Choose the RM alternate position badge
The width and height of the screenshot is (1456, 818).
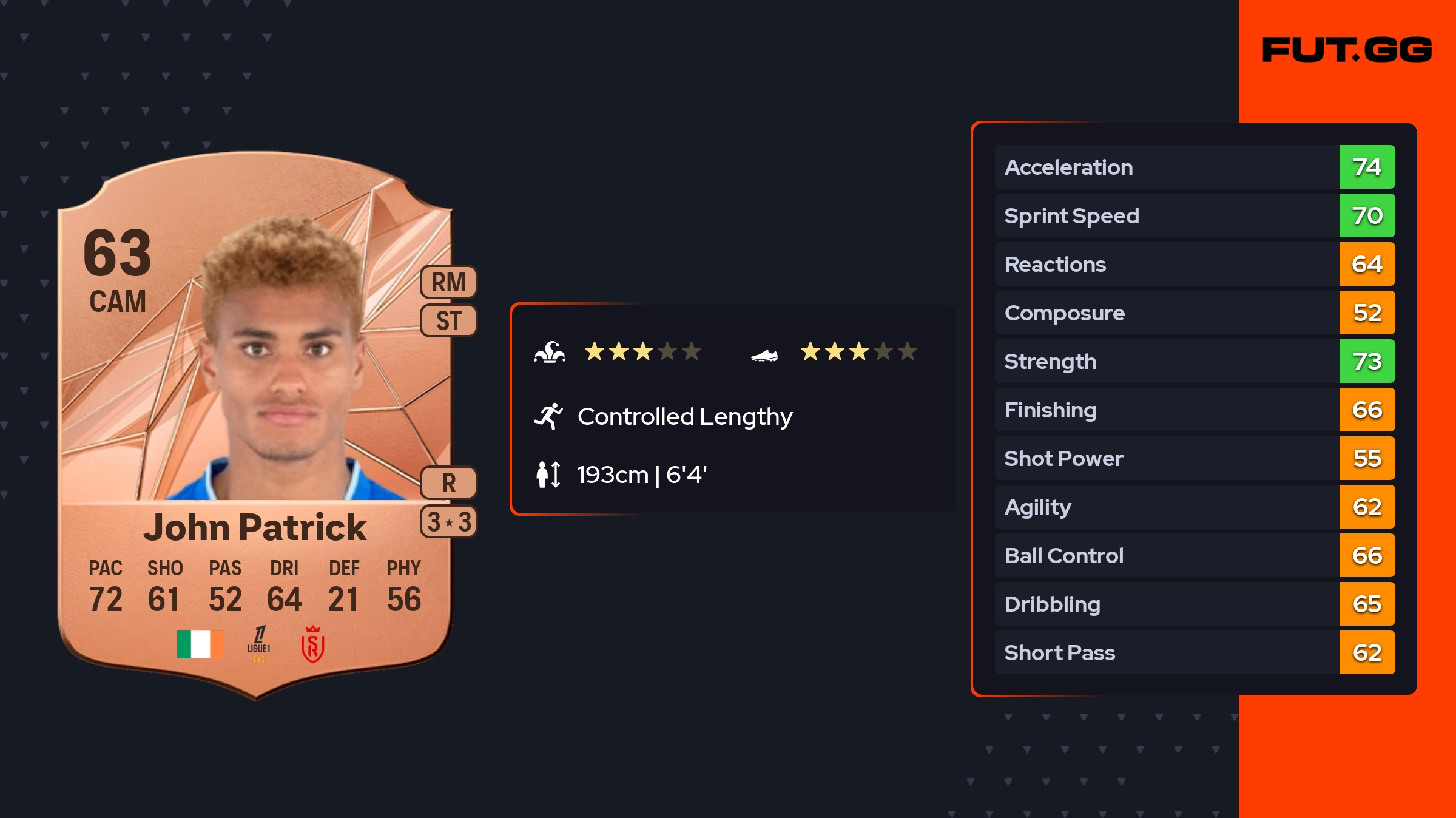(x=448, y=282)
